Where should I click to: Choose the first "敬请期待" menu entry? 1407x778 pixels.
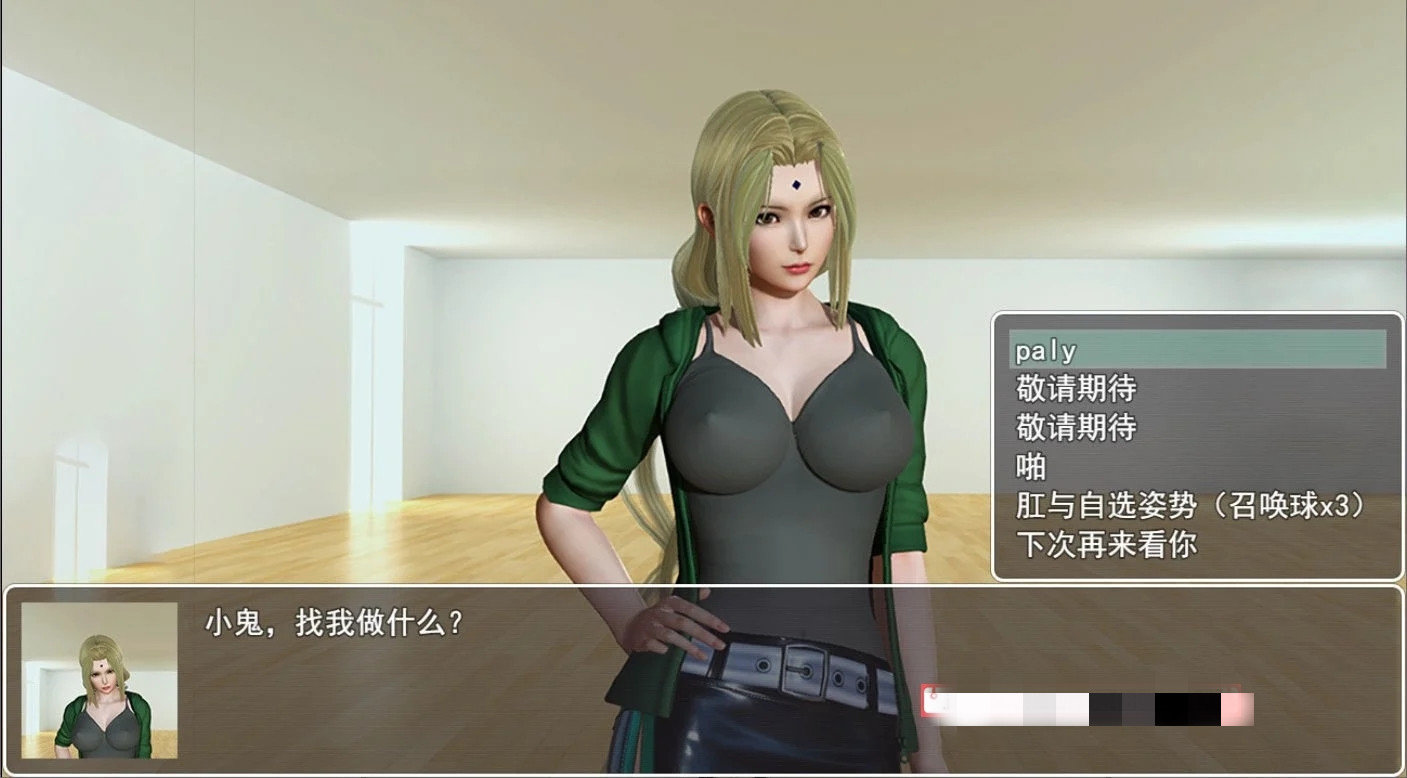point(1078,389)
